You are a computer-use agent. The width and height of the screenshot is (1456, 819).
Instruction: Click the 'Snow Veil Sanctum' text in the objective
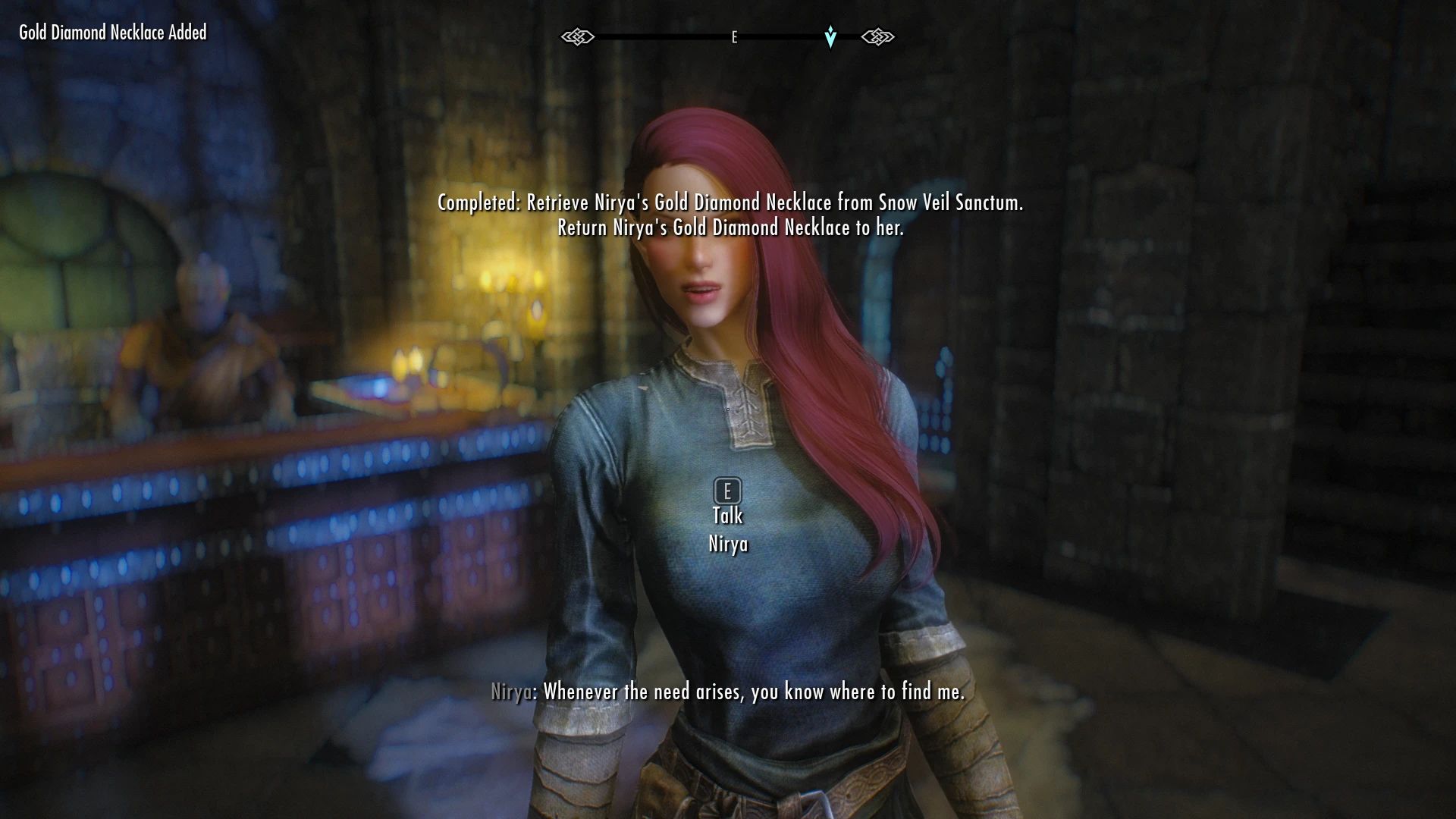(950, 202)
